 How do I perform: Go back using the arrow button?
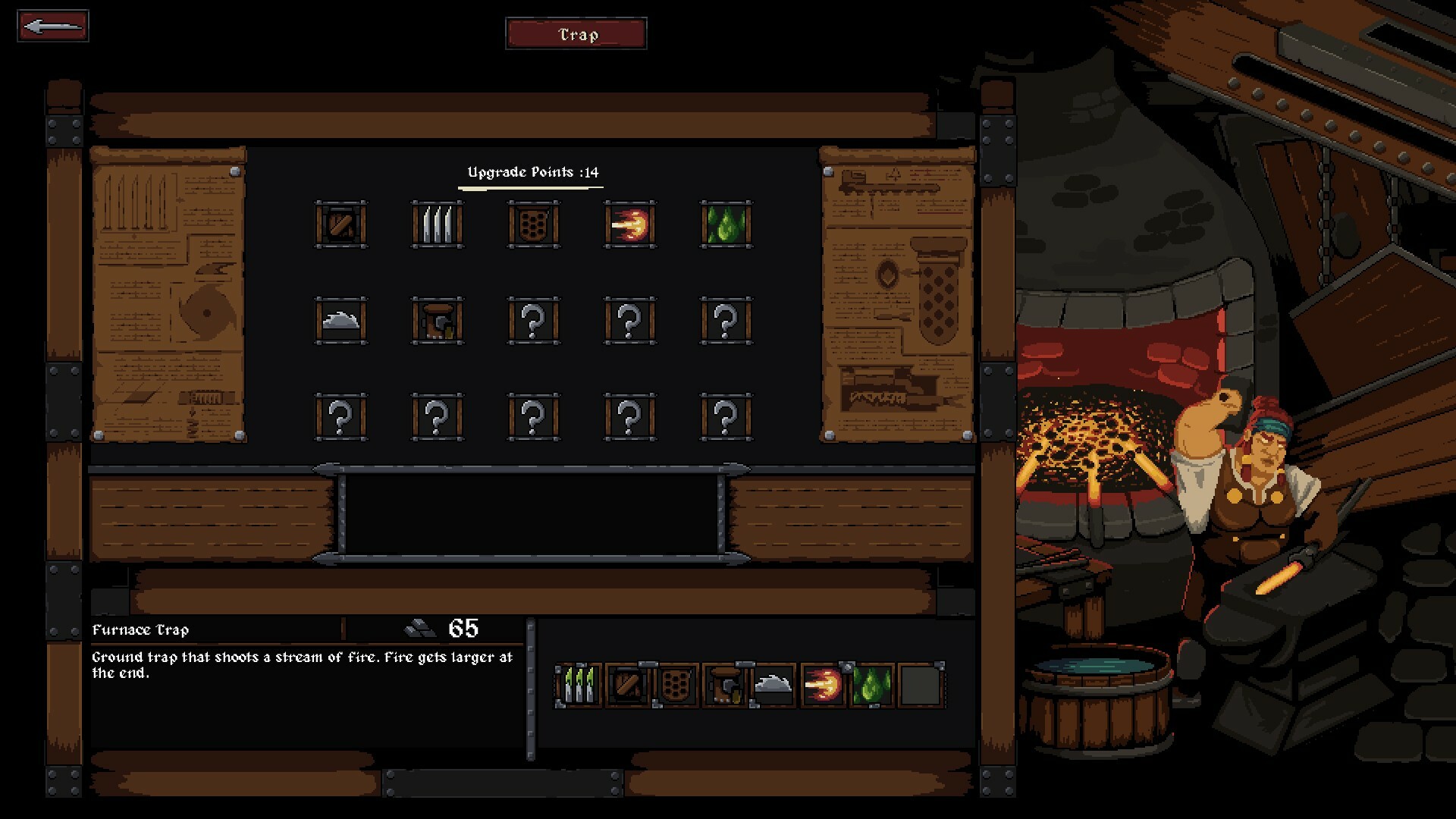[x=53, y=27]
